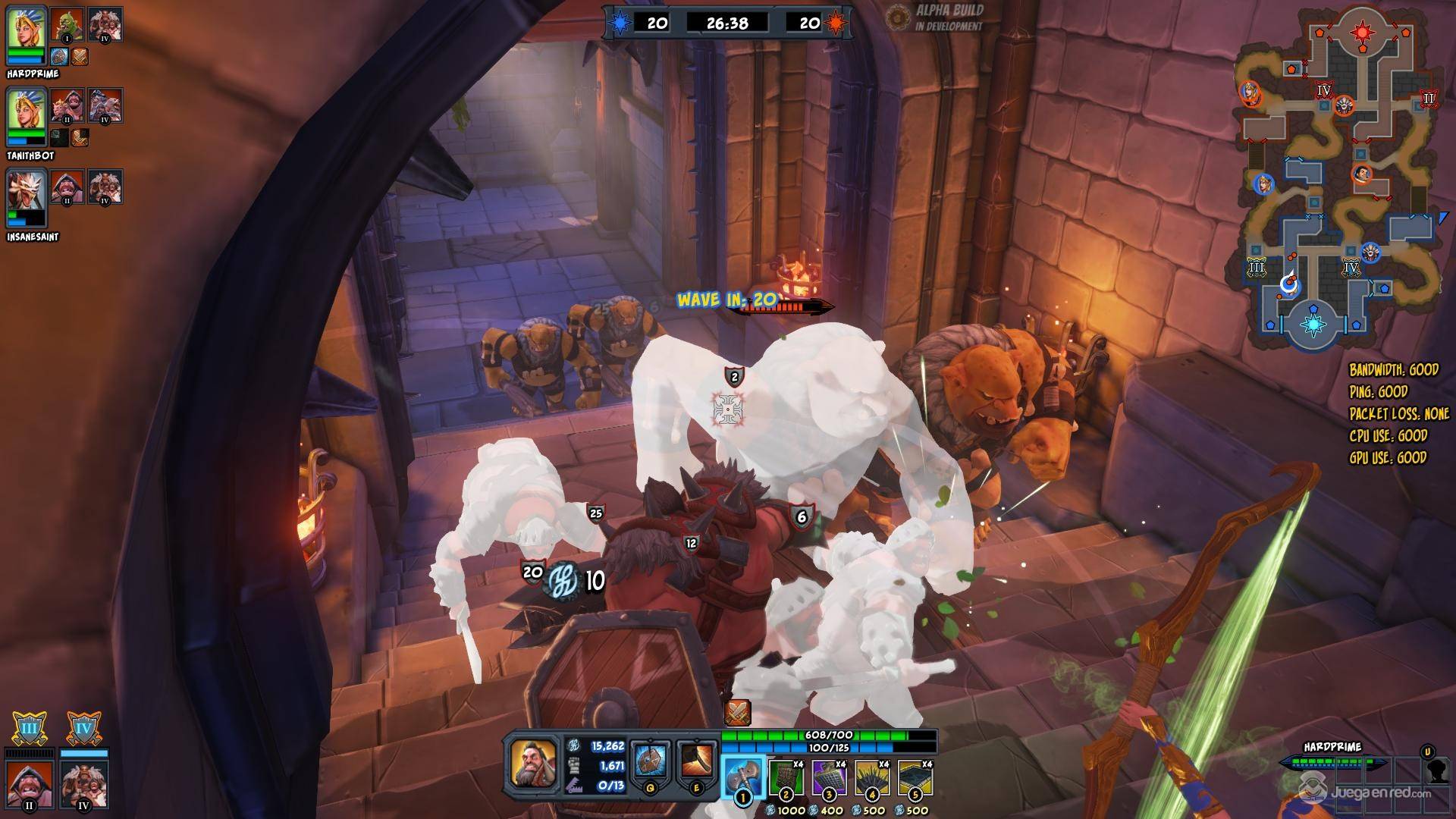Click the bottom-left tier IV minion card

click(x=84, y=784)
